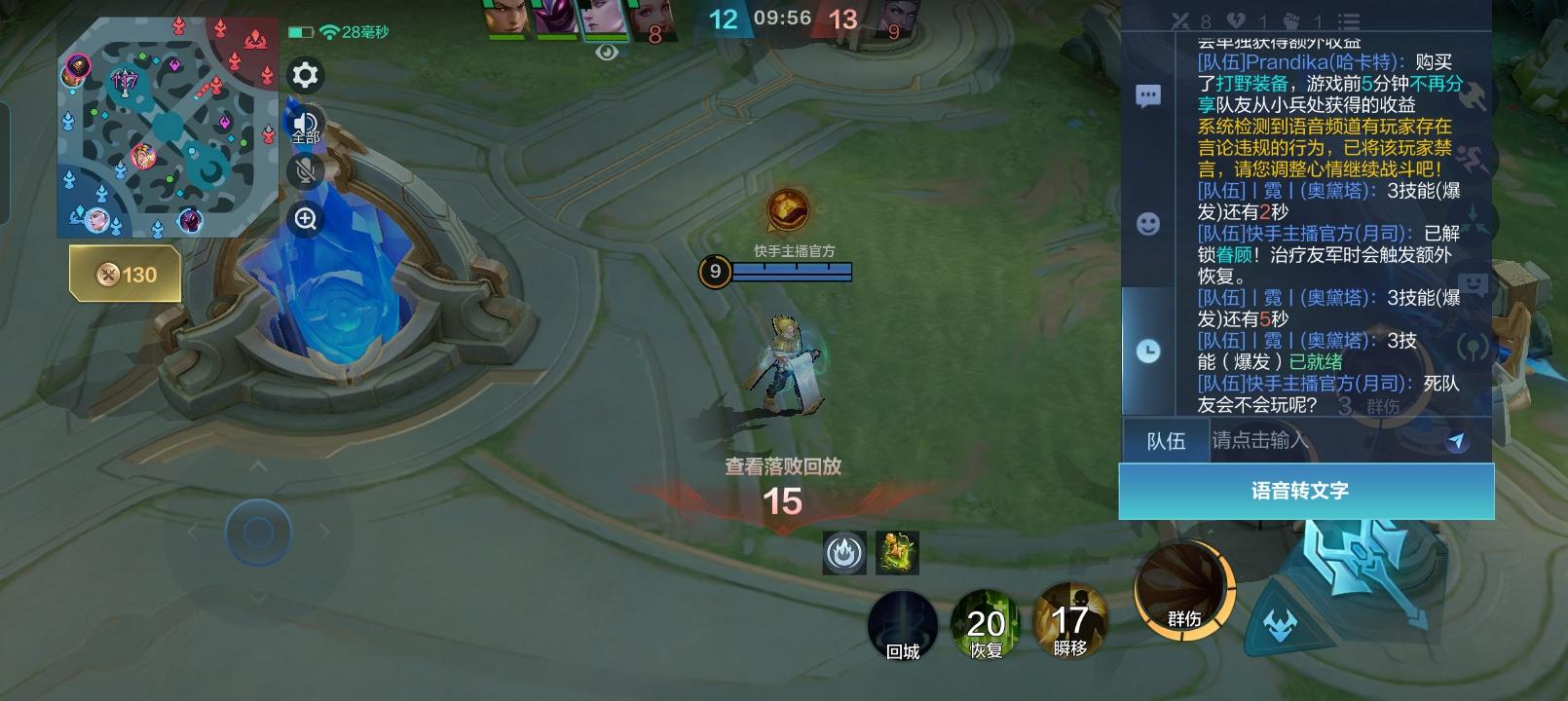
Task: Open the in-game settings gear
Action: (305, 76)
